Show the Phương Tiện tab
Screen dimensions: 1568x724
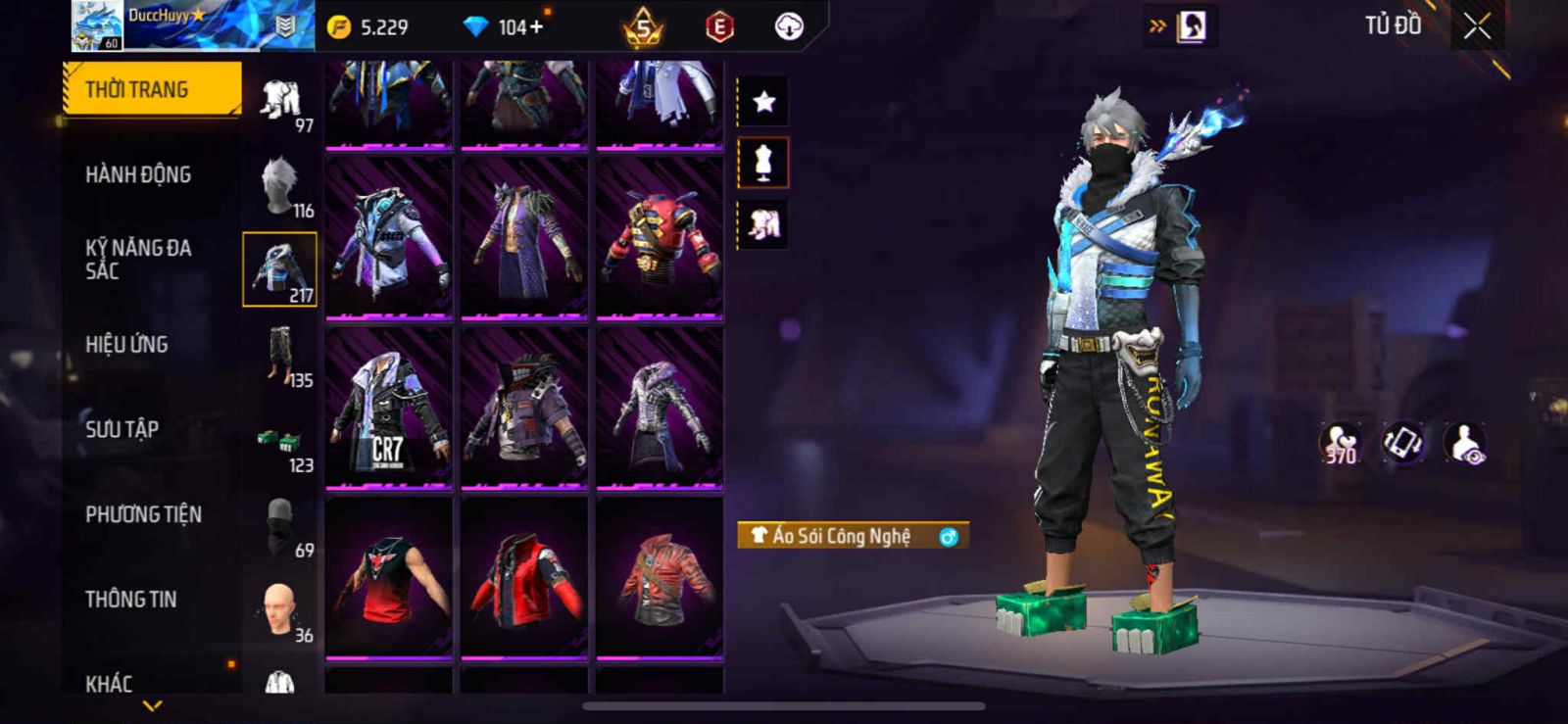143,514
